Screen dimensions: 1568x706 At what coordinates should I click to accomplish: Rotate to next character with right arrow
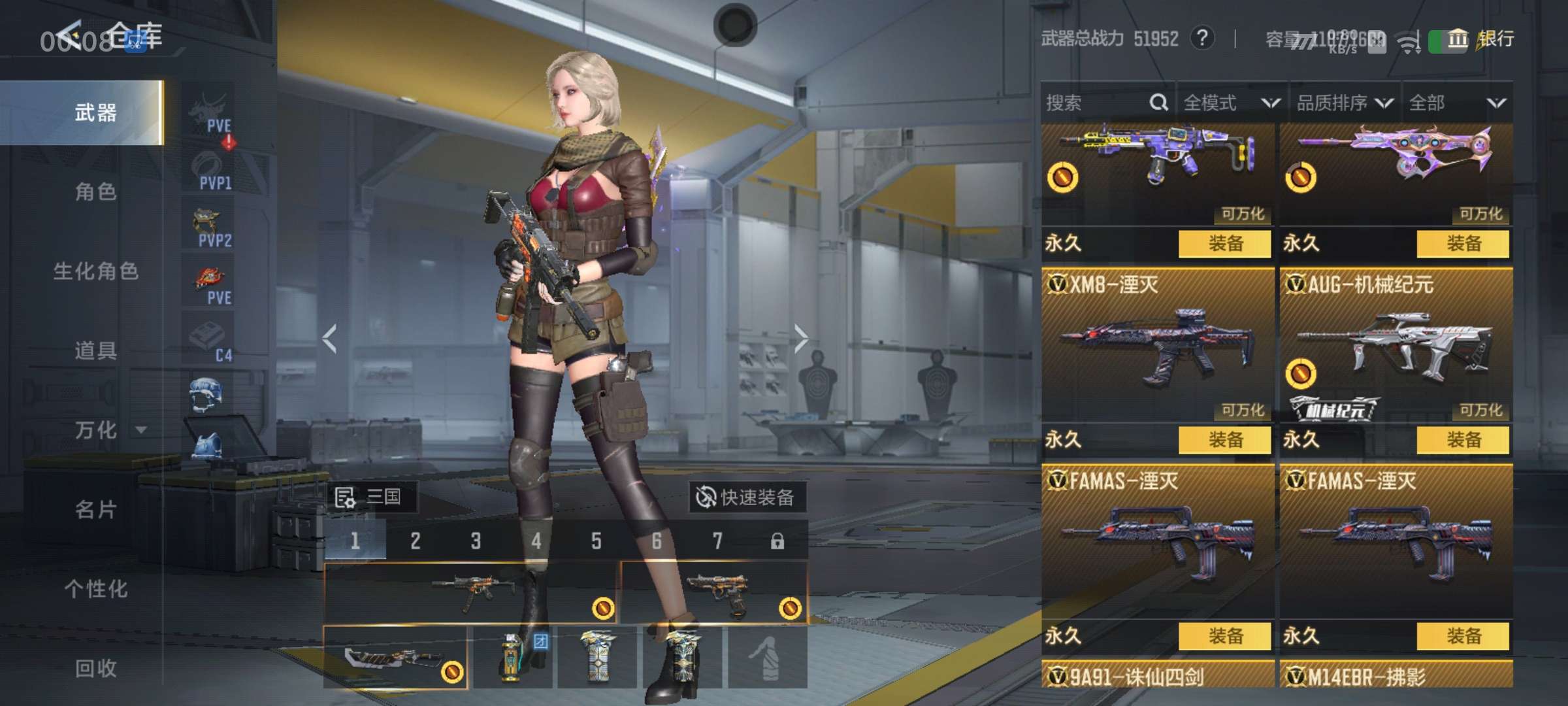[801, 339]
